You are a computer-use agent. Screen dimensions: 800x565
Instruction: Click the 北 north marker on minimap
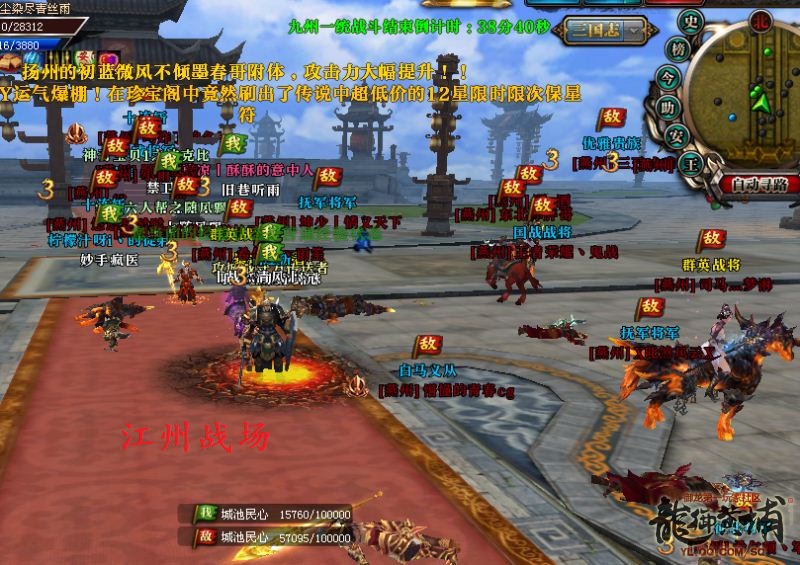pos(760,19)
